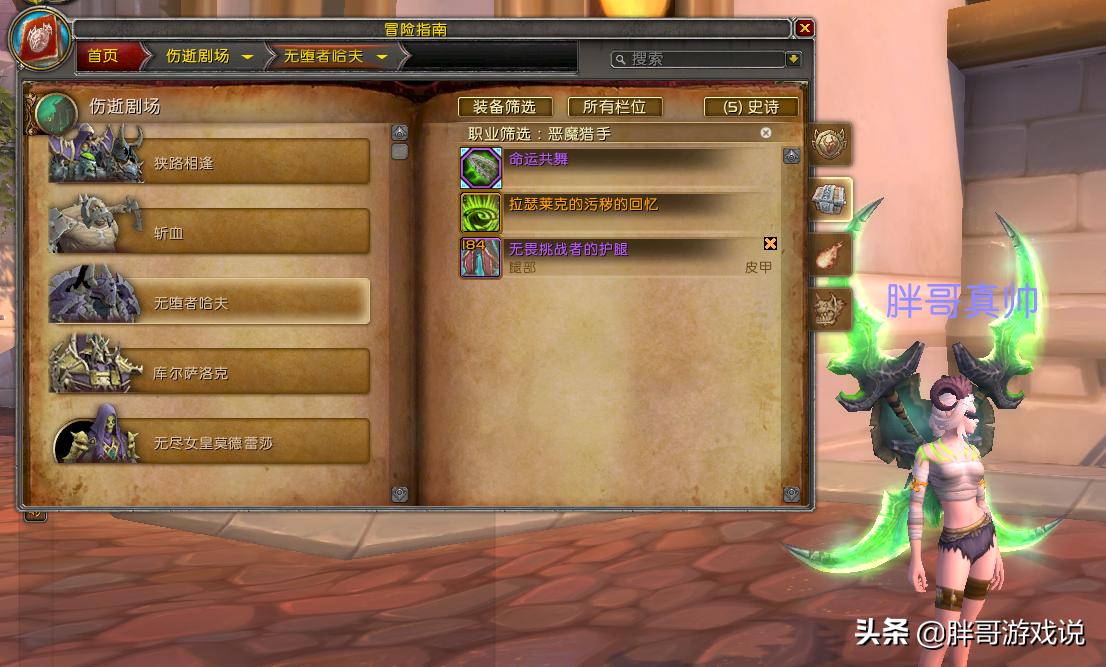Change the (5) 史诗 difficulty setting
The width and height of the screenshot is (1106, 667).
[x=751, y=107]
